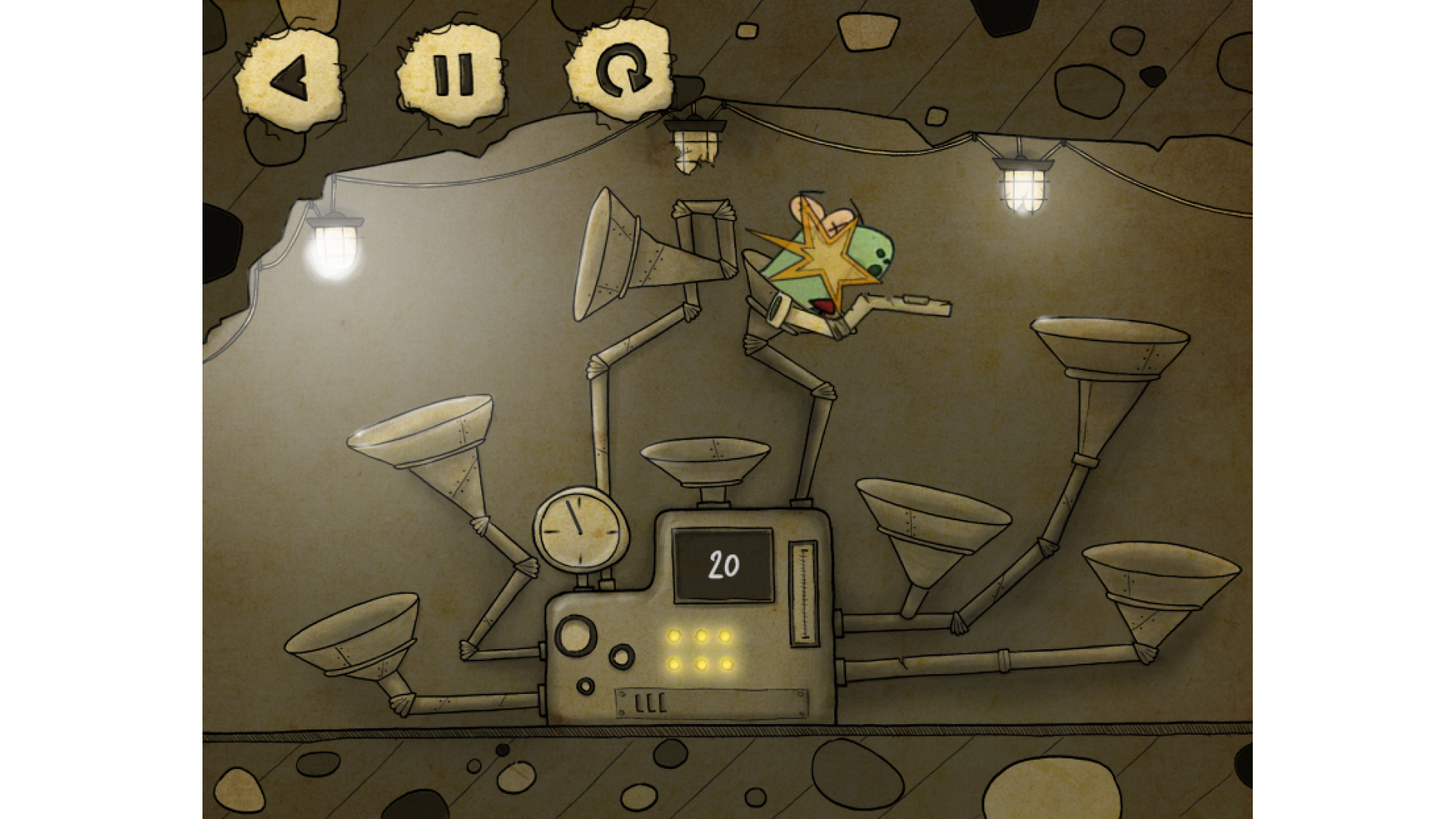
Task: Pause the game
Action: 453,74
